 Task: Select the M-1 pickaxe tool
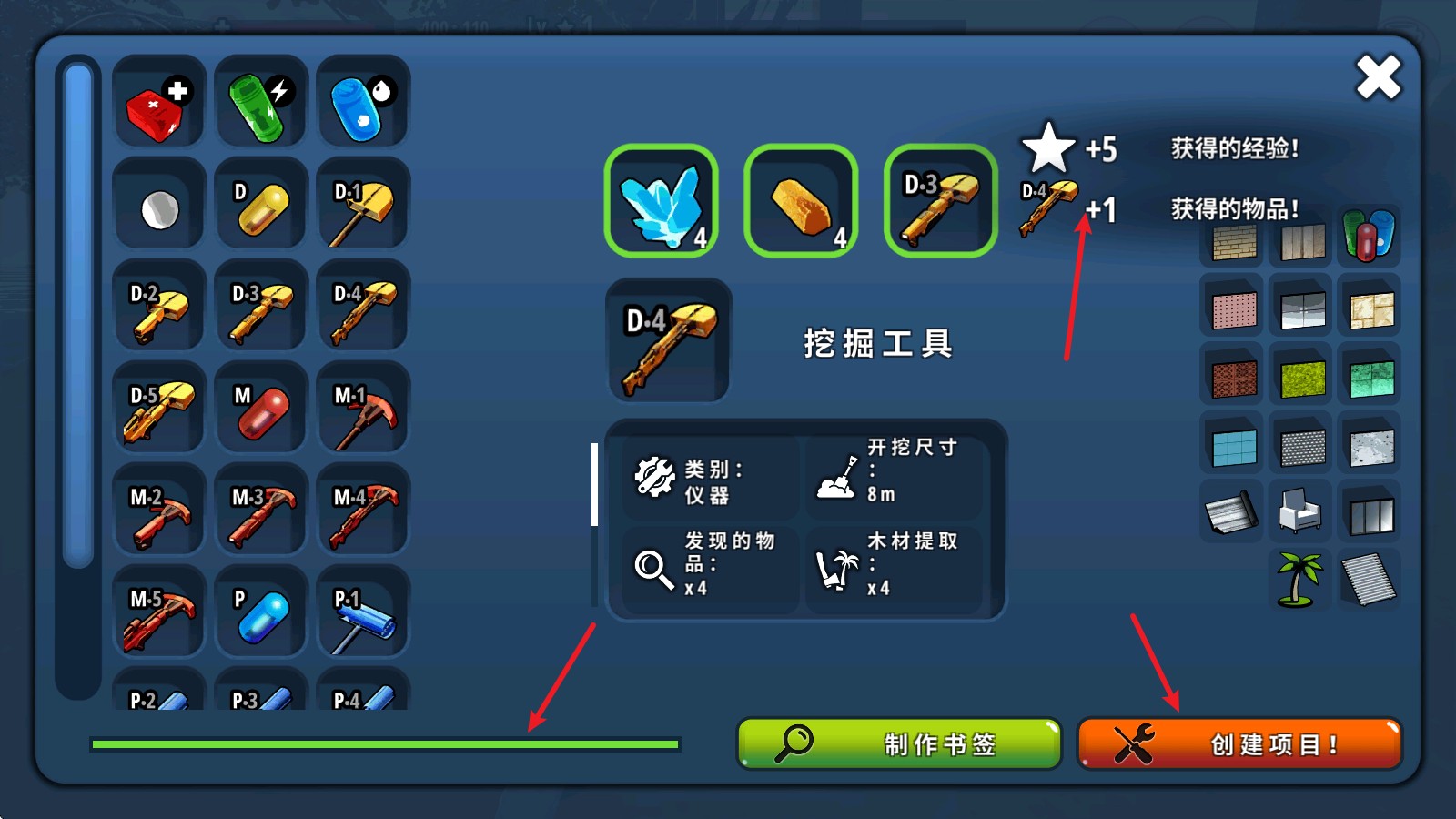[x=362, y=407]
